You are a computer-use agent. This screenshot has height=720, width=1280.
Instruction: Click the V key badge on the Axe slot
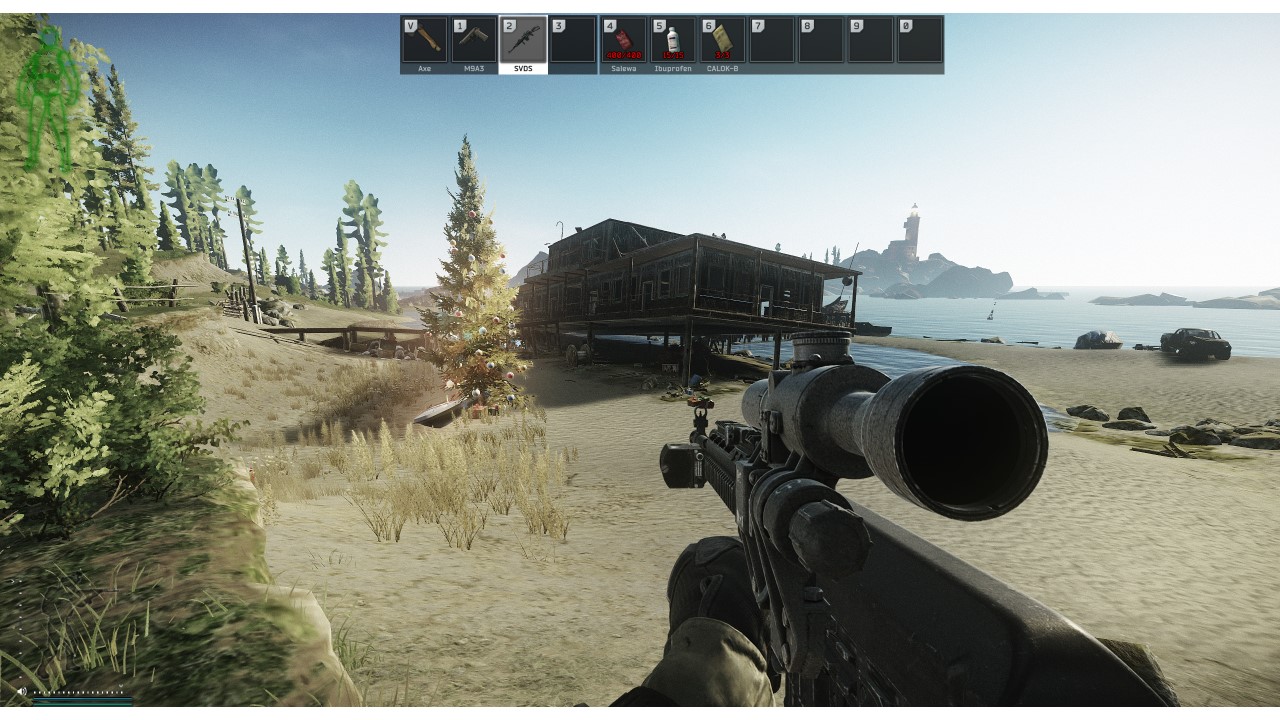[409, 24]
